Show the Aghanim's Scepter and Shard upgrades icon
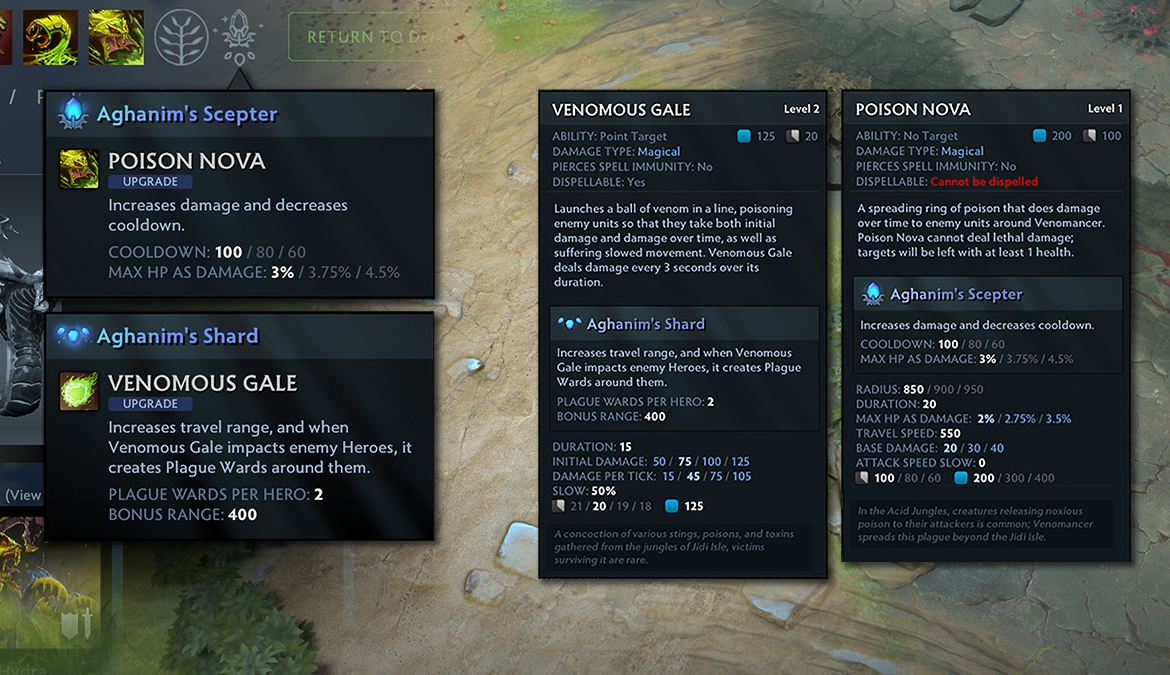The width and height of the screenshot is (1170, 675). click(238, 37)
